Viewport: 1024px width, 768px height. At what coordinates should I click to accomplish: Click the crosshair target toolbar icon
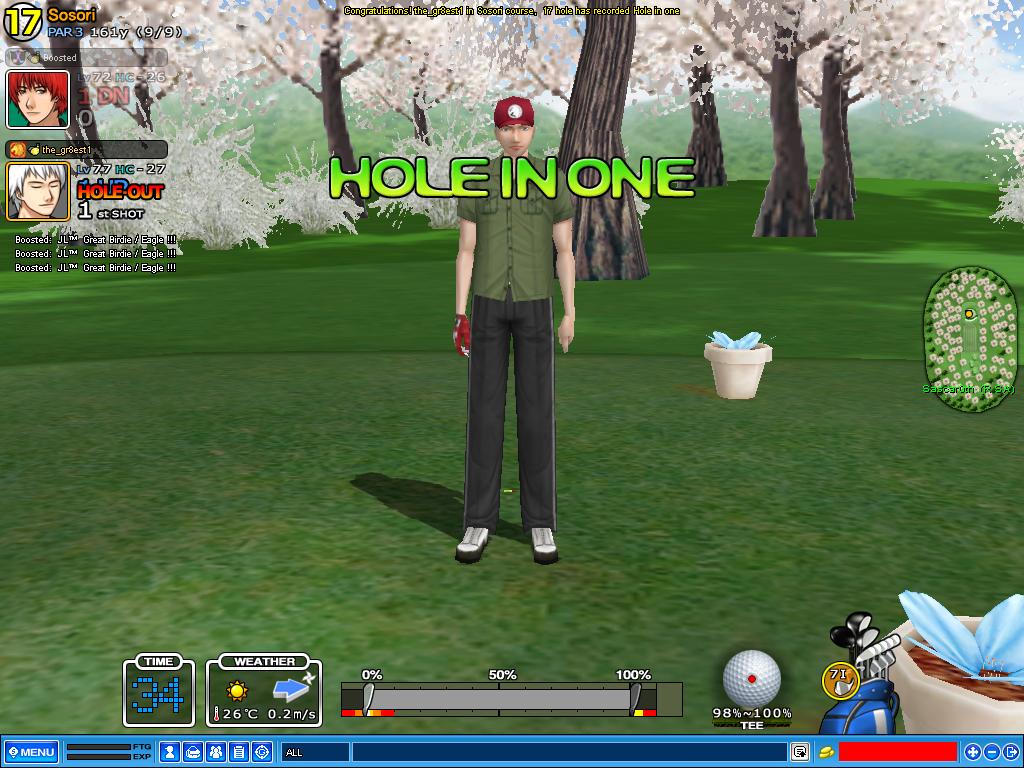(x=262, y=752)
